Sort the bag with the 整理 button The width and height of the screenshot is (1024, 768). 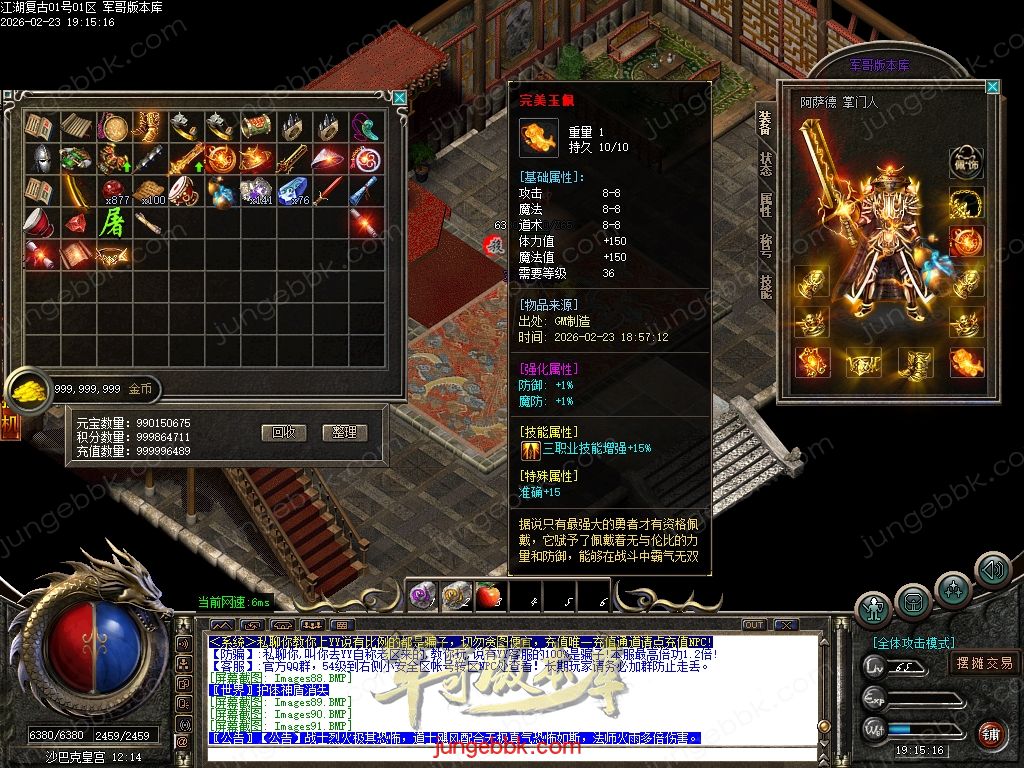(345, 433)
